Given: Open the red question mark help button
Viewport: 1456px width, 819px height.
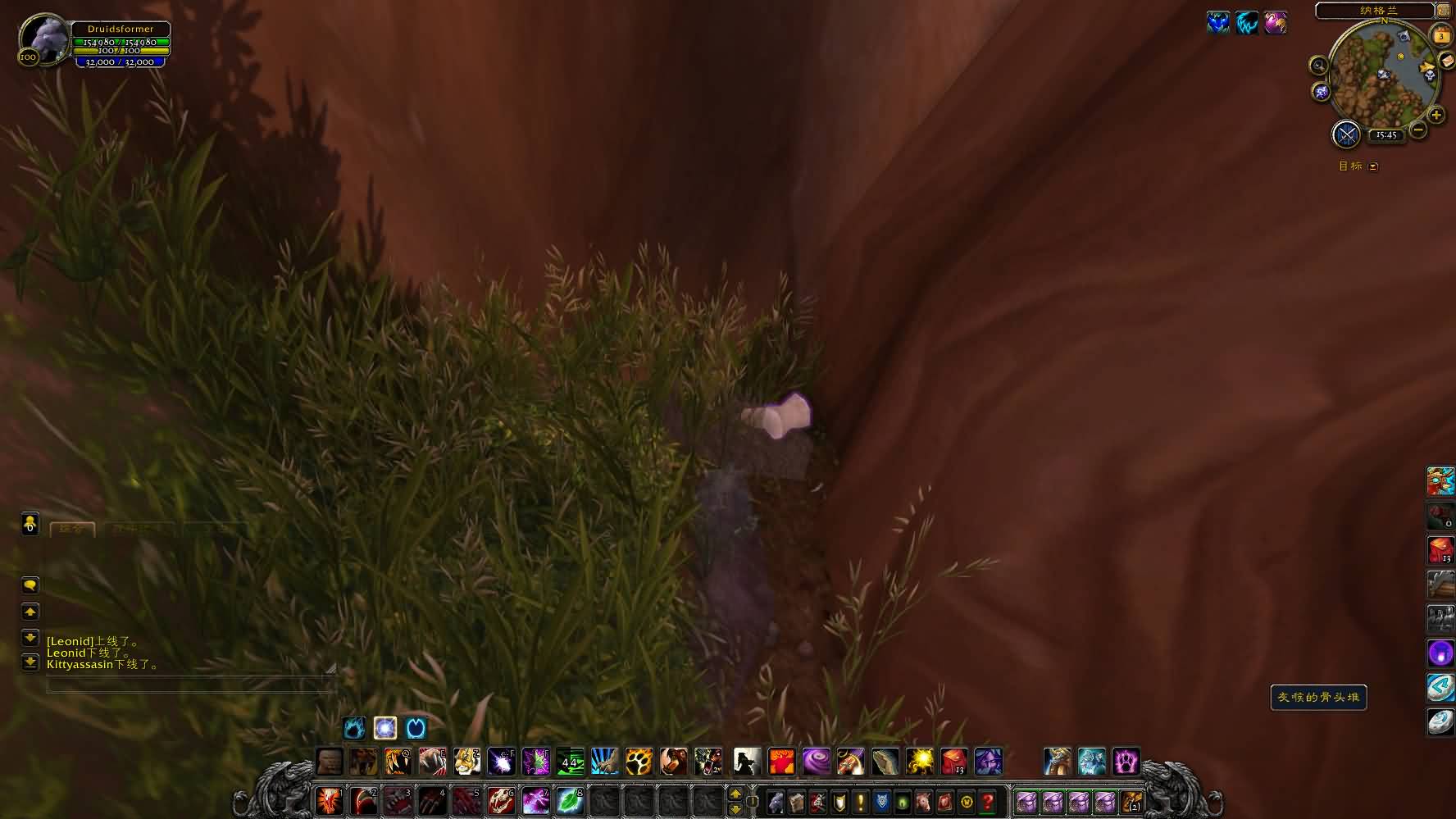Looking at the screenshot, I should (x=988, y=801).
